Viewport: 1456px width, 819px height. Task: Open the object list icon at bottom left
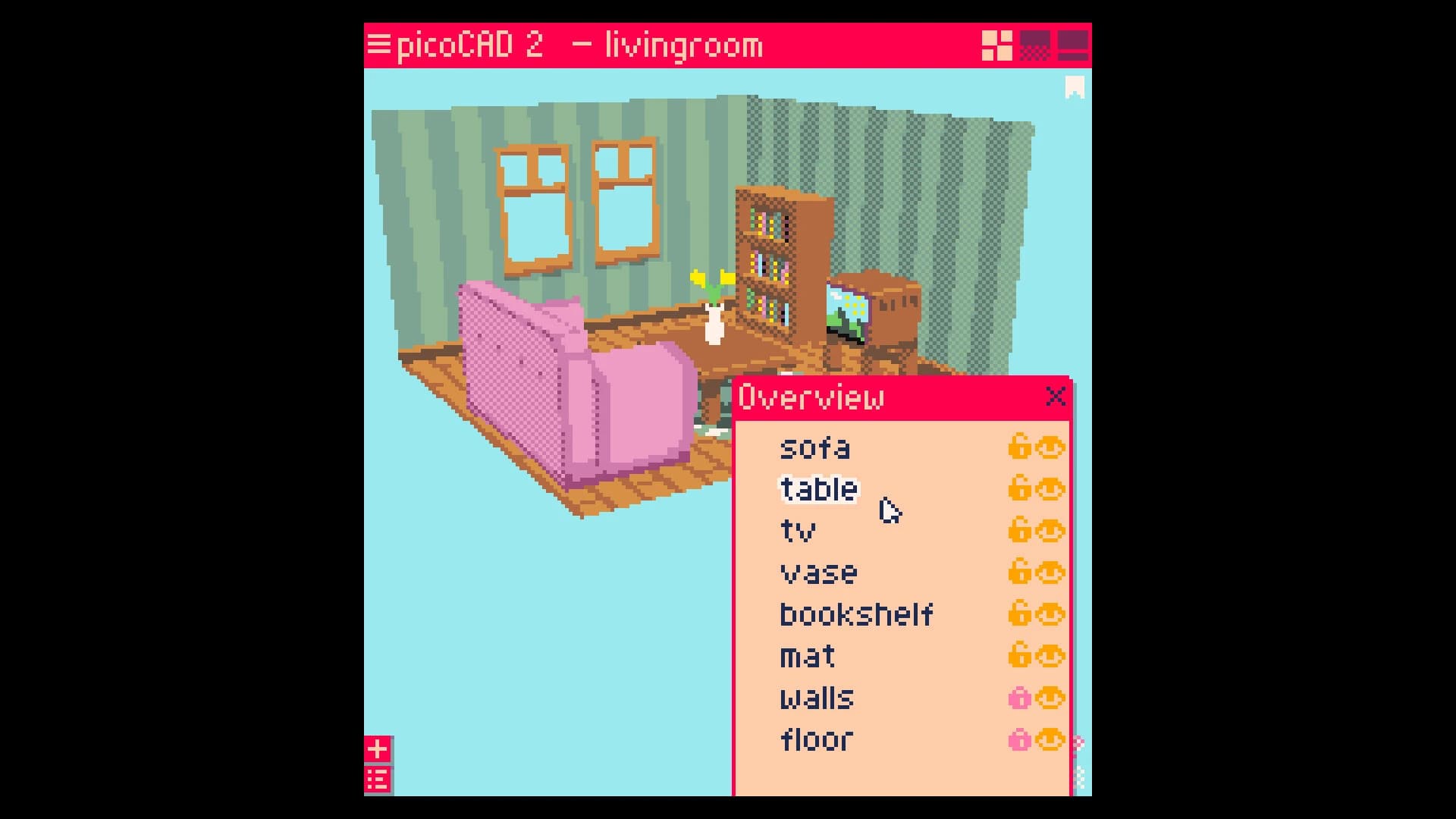pos(377,778)
